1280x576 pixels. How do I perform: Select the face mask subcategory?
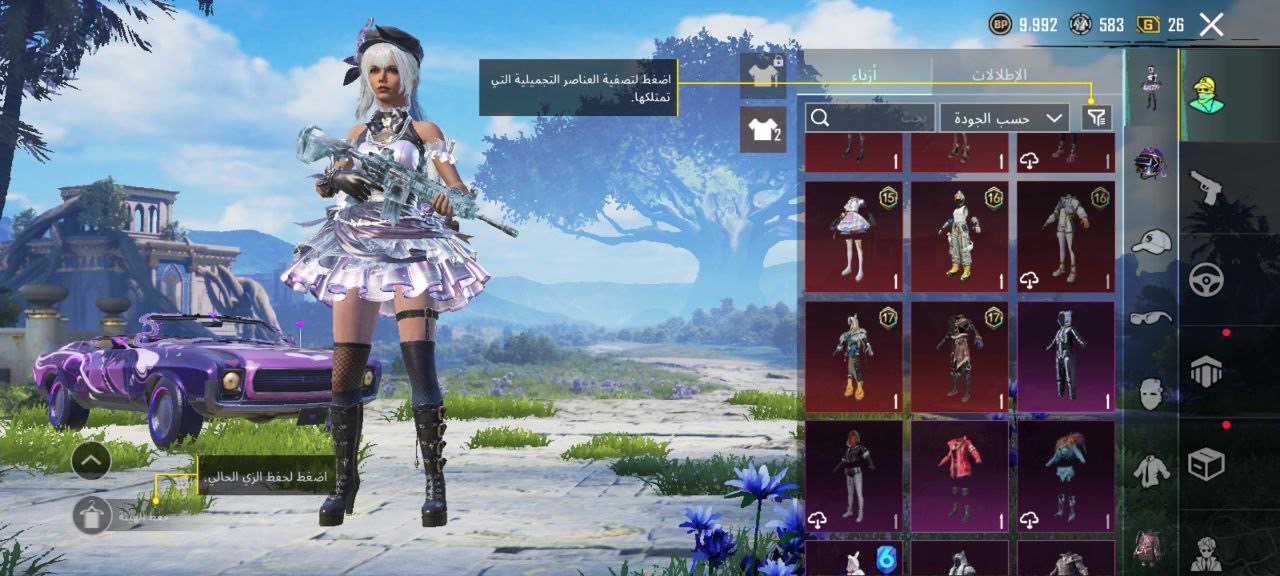click(x=1151, y=393)
